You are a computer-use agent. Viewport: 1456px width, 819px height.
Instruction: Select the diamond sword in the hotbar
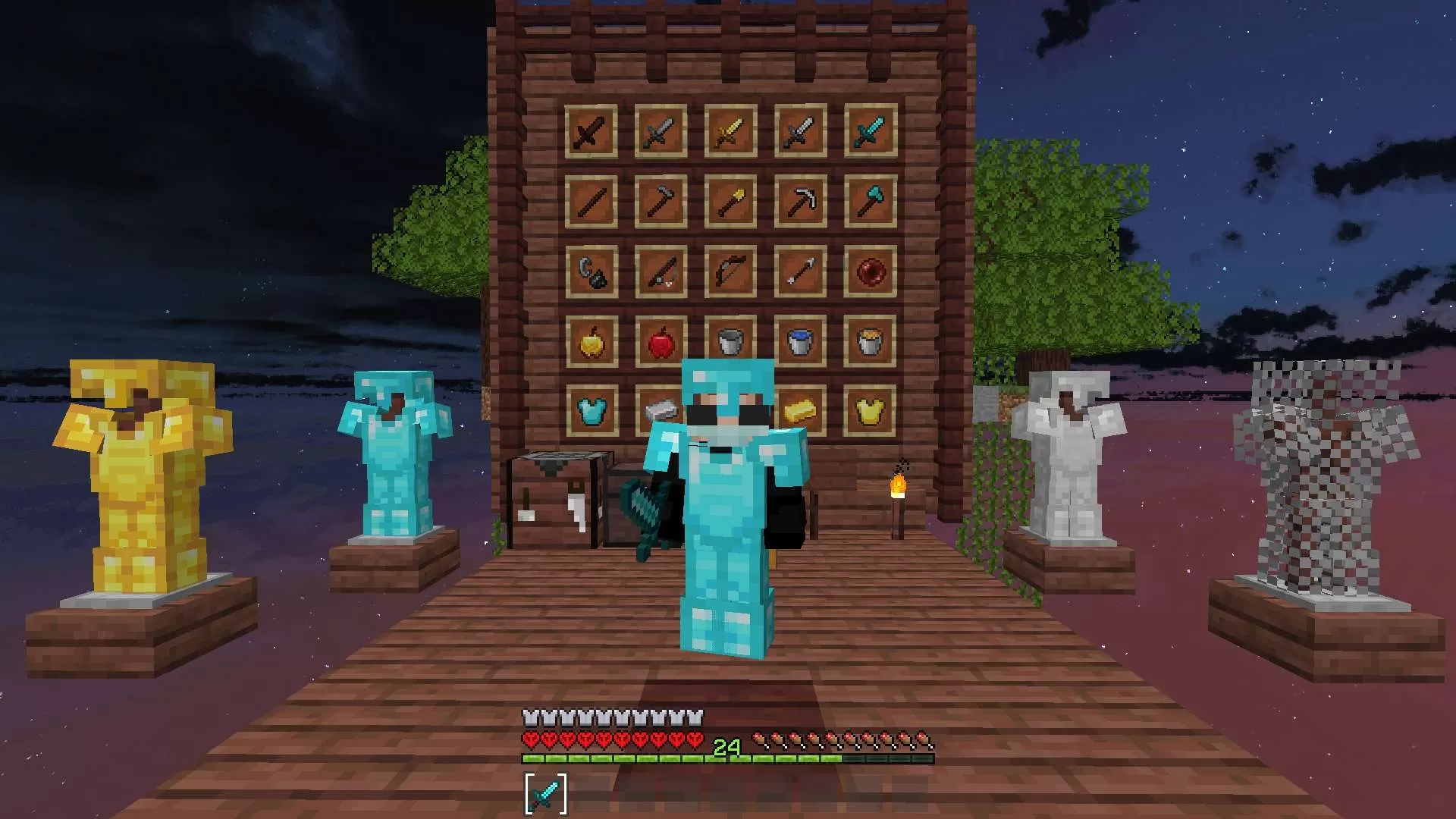click(544, 791)
